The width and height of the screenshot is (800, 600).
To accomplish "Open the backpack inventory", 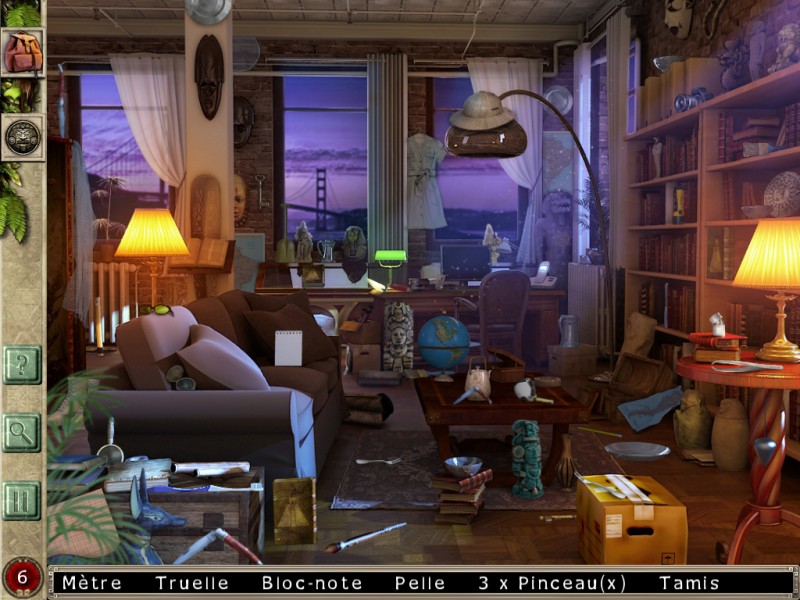I will click(22, 52).
